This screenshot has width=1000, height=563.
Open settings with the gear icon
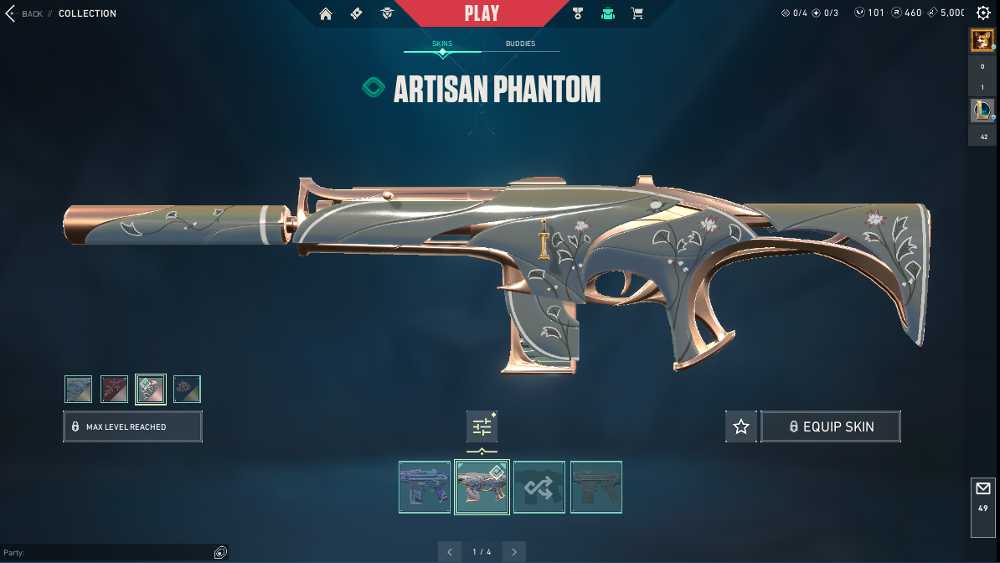(x=983, y=13)
